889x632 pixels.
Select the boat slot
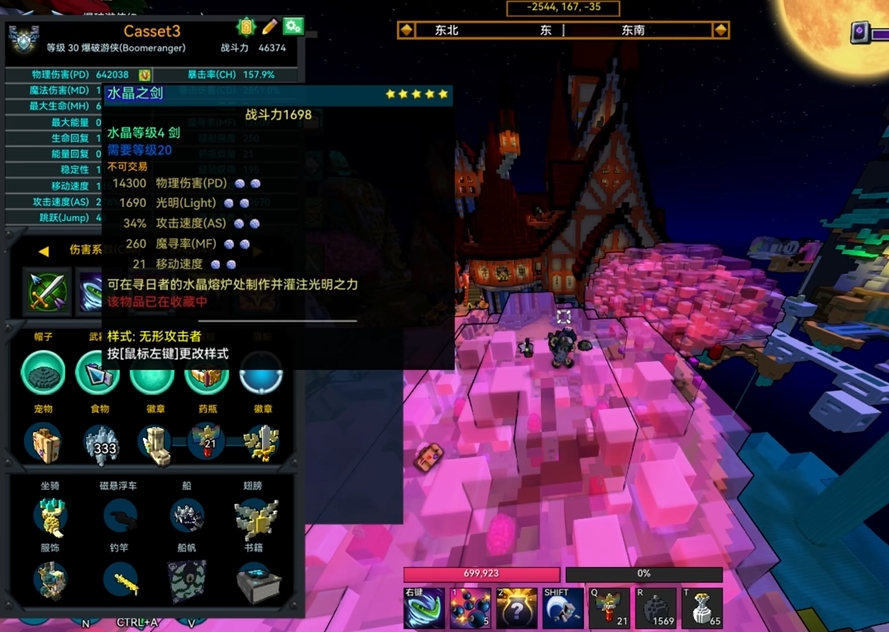pyautogui.click(x=187, y=516)
